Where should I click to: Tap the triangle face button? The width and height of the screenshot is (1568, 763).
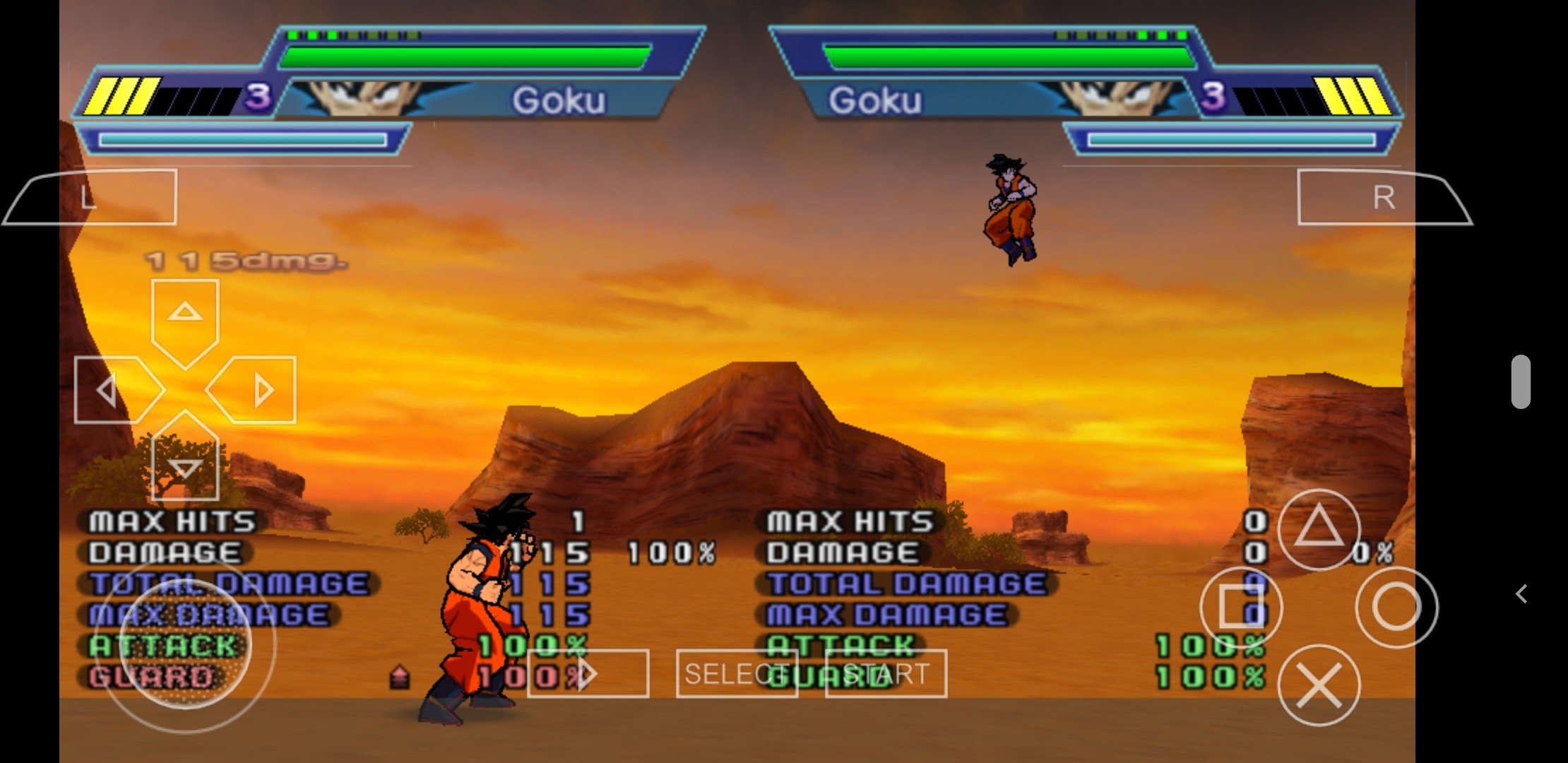[1319, 529]
